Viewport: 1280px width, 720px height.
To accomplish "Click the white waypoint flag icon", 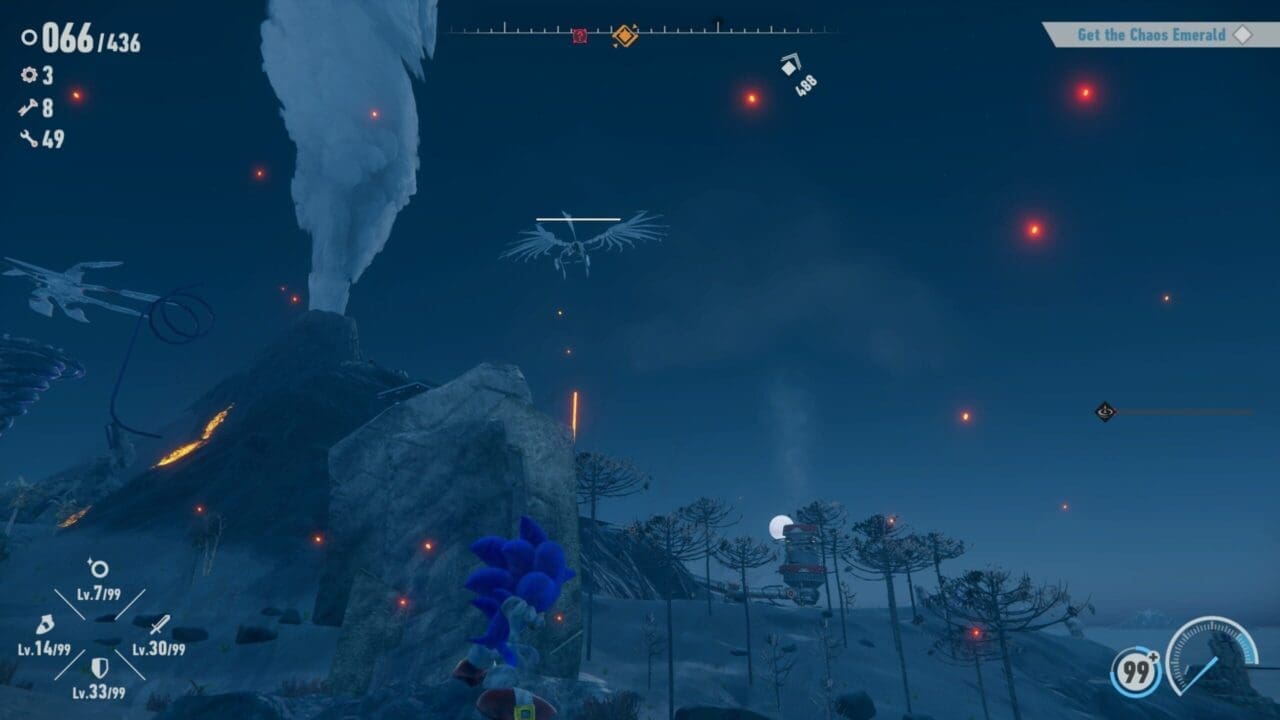I will pyautogui.click(x=790, y=65).
